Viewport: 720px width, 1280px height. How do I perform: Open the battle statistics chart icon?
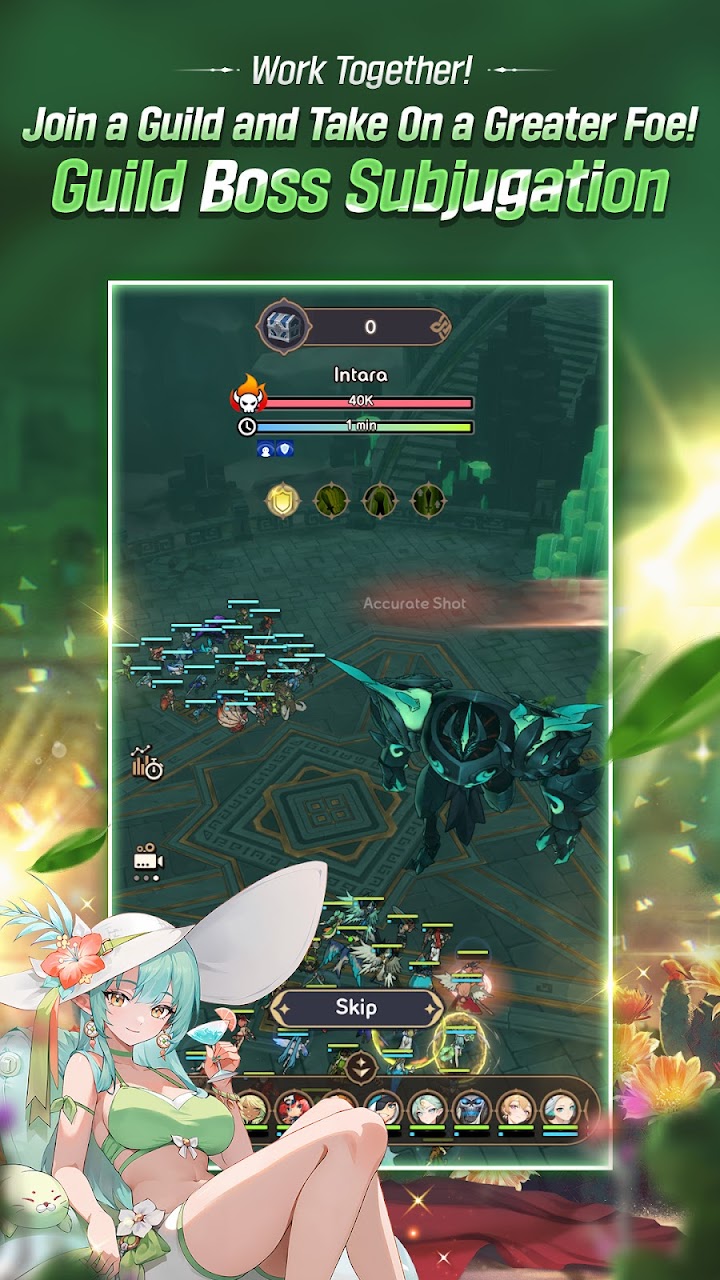tap(146, 764)
